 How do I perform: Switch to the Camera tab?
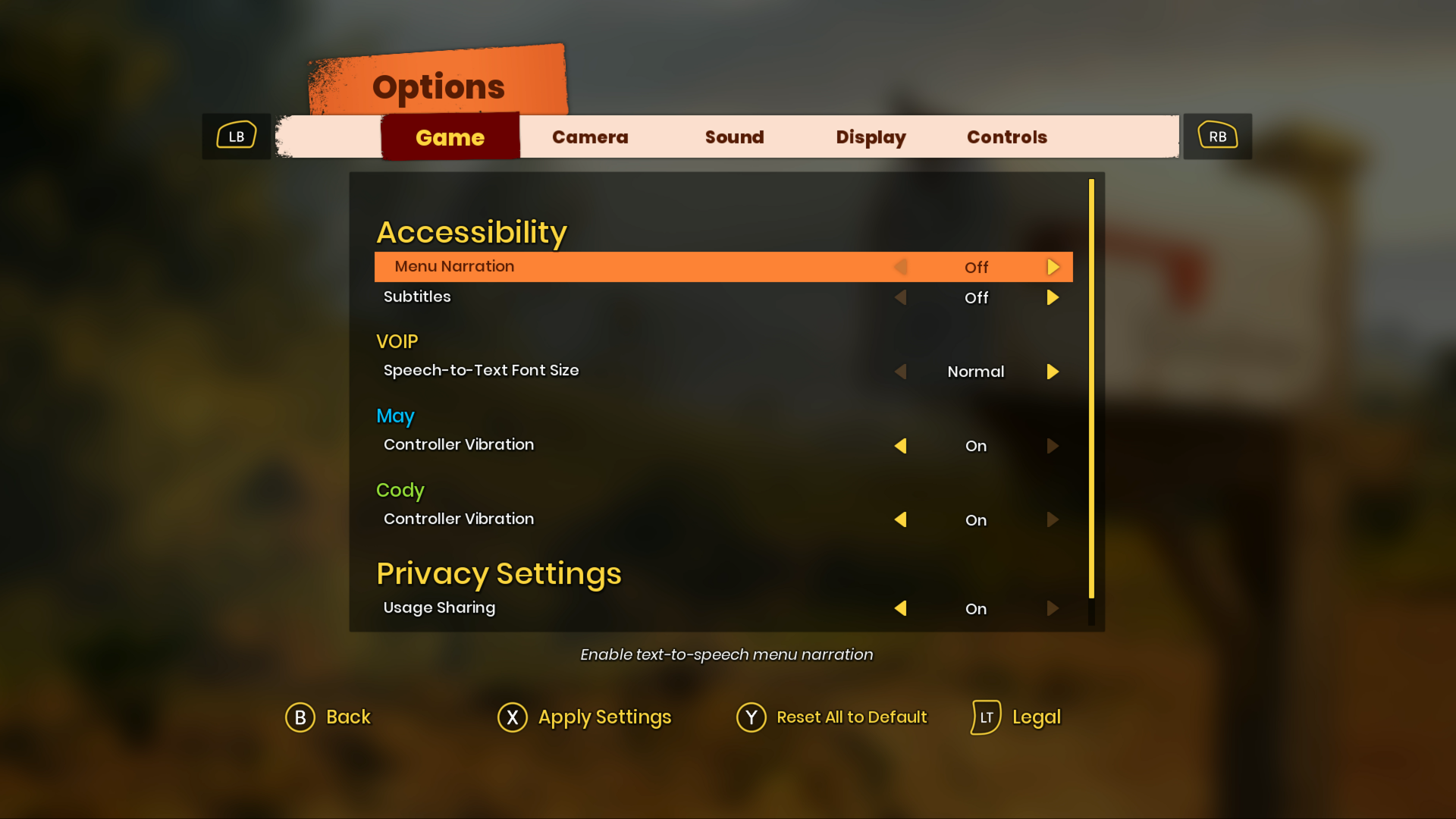[590, 137]
